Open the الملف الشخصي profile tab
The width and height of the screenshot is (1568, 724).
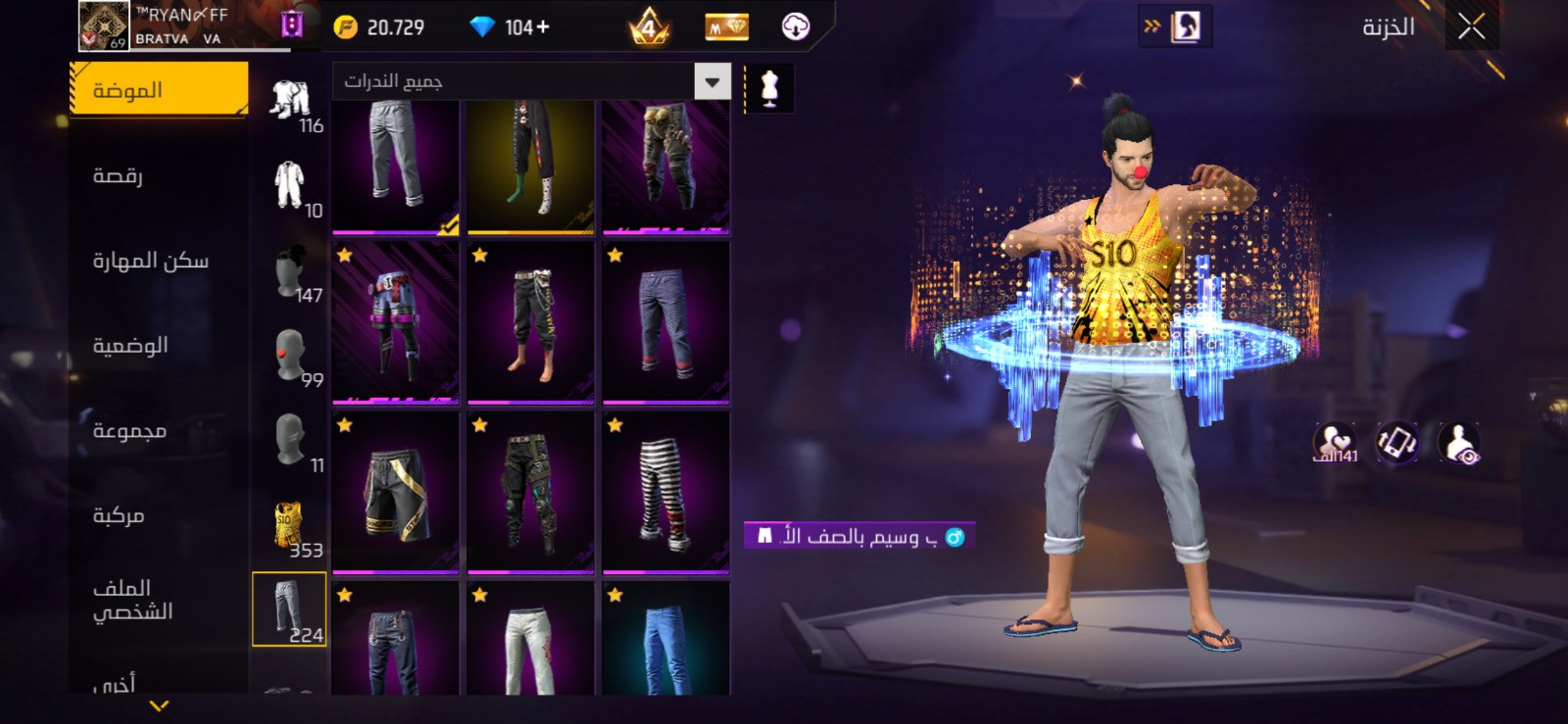coord(132,600)
